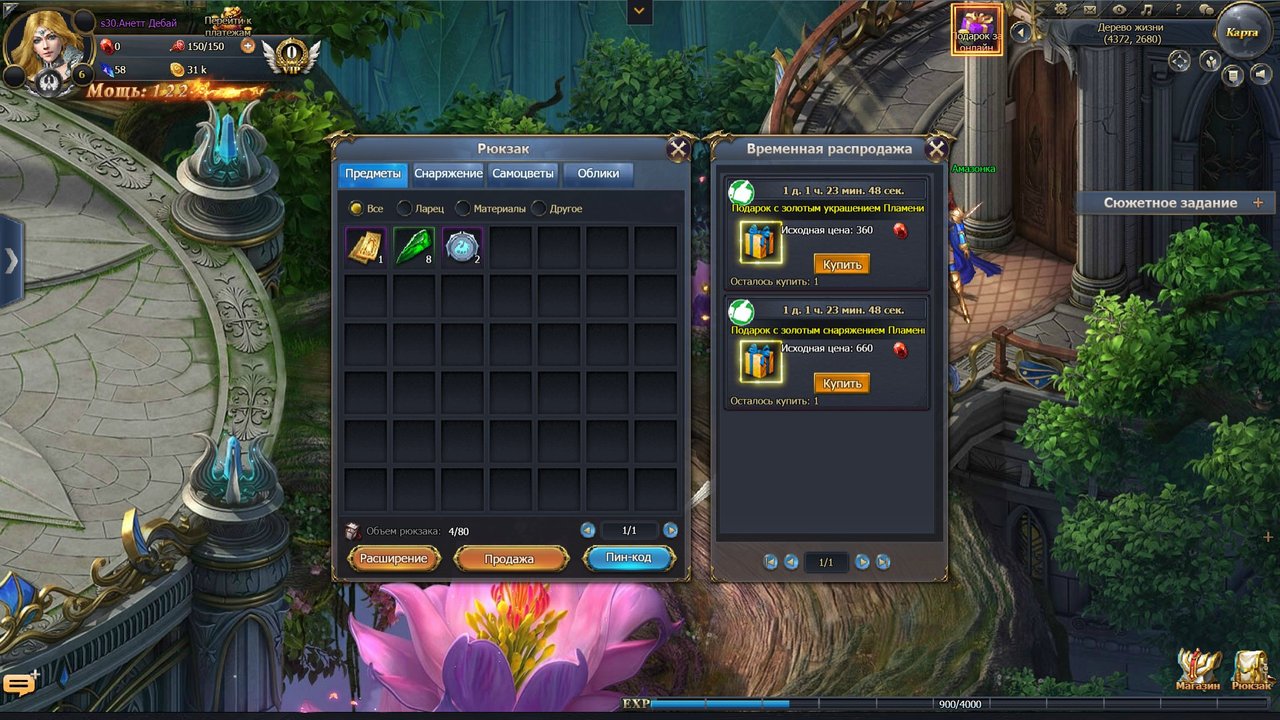Buy the golden jewelry gift for 360
Image resolution: width=1280 pixels, height=720 pixels.
coord(841,264)
